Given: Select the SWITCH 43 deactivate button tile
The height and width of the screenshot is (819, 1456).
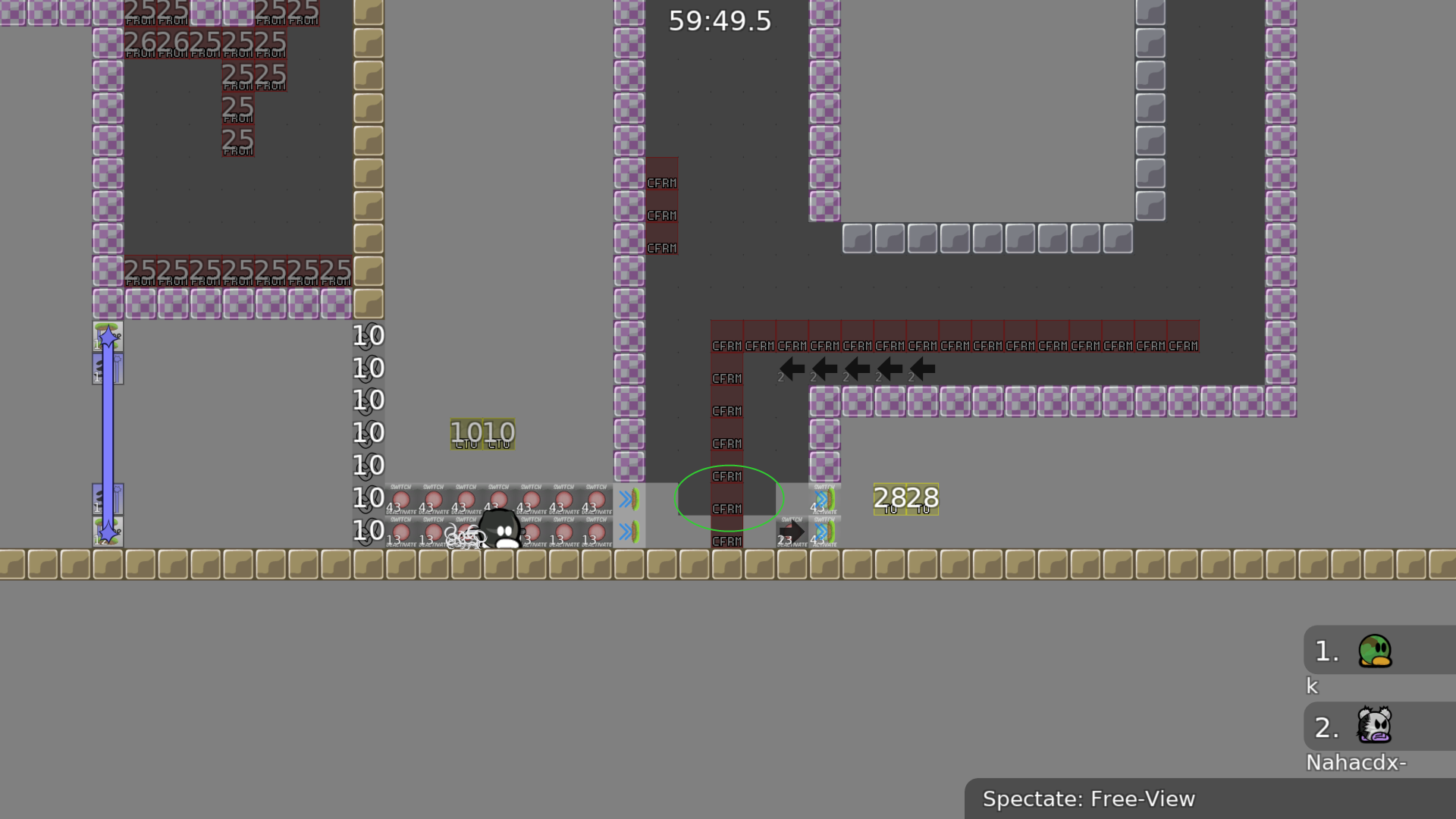Looking at the screenshot, I should point(400,500).
